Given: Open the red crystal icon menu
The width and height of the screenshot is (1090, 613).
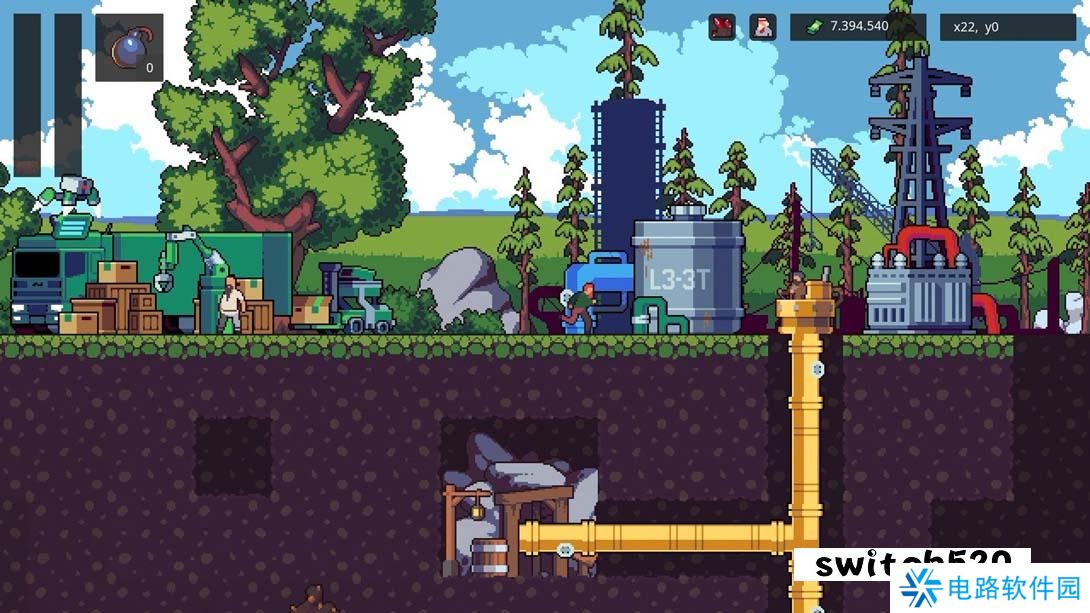Looking at the screenshot, I should [x=722, y=27].
